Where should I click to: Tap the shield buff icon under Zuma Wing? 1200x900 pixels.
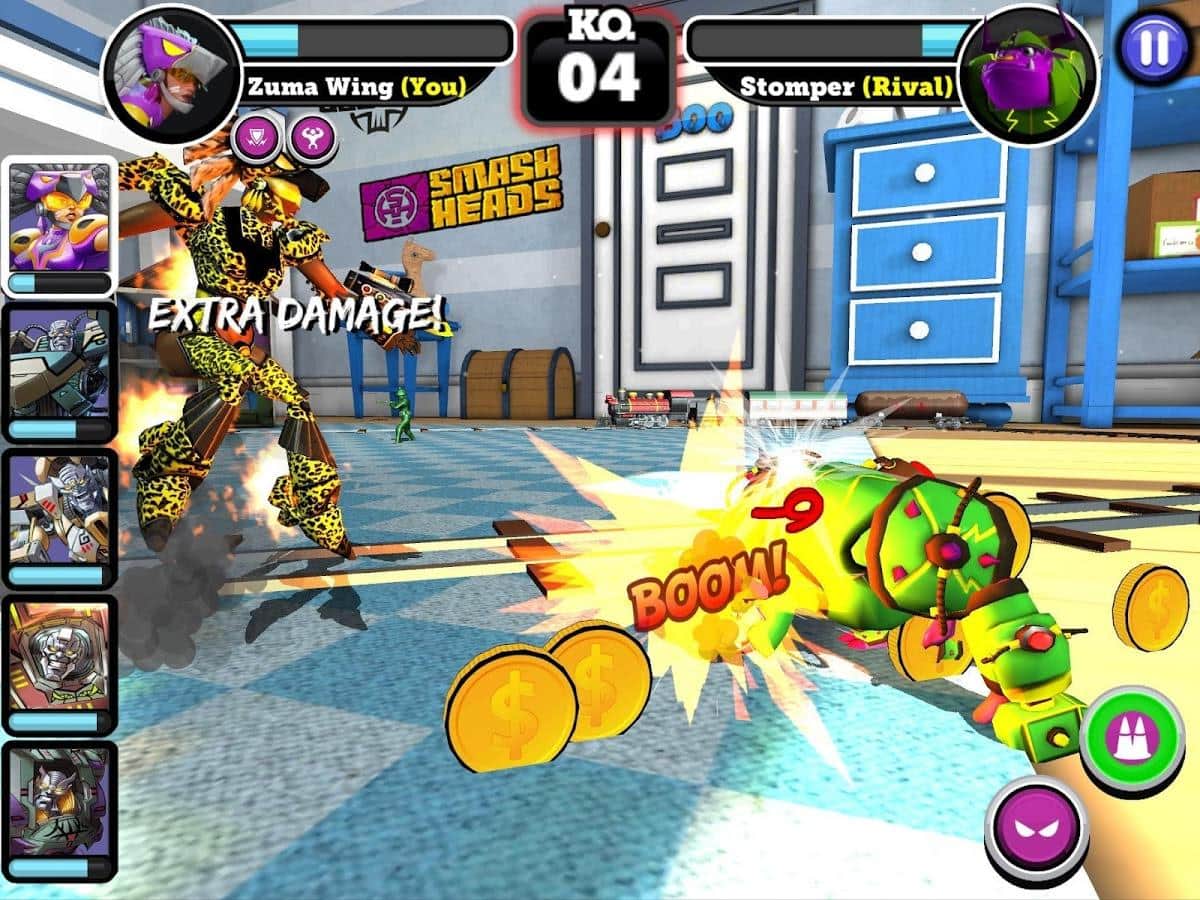pos(257,140)
